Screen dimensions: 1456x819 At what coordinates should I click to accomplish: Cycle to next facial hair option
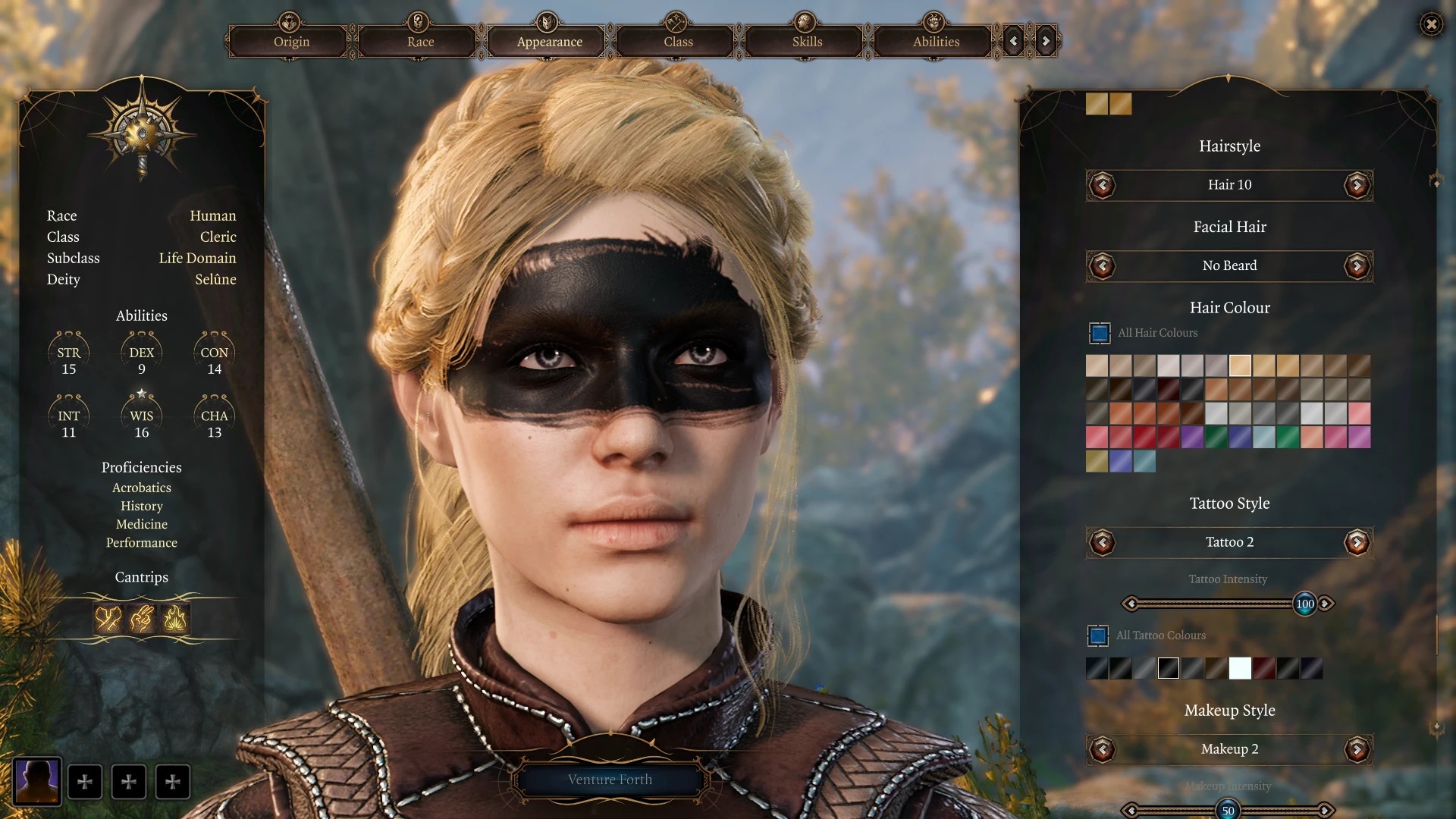[x=1357, y=266]
